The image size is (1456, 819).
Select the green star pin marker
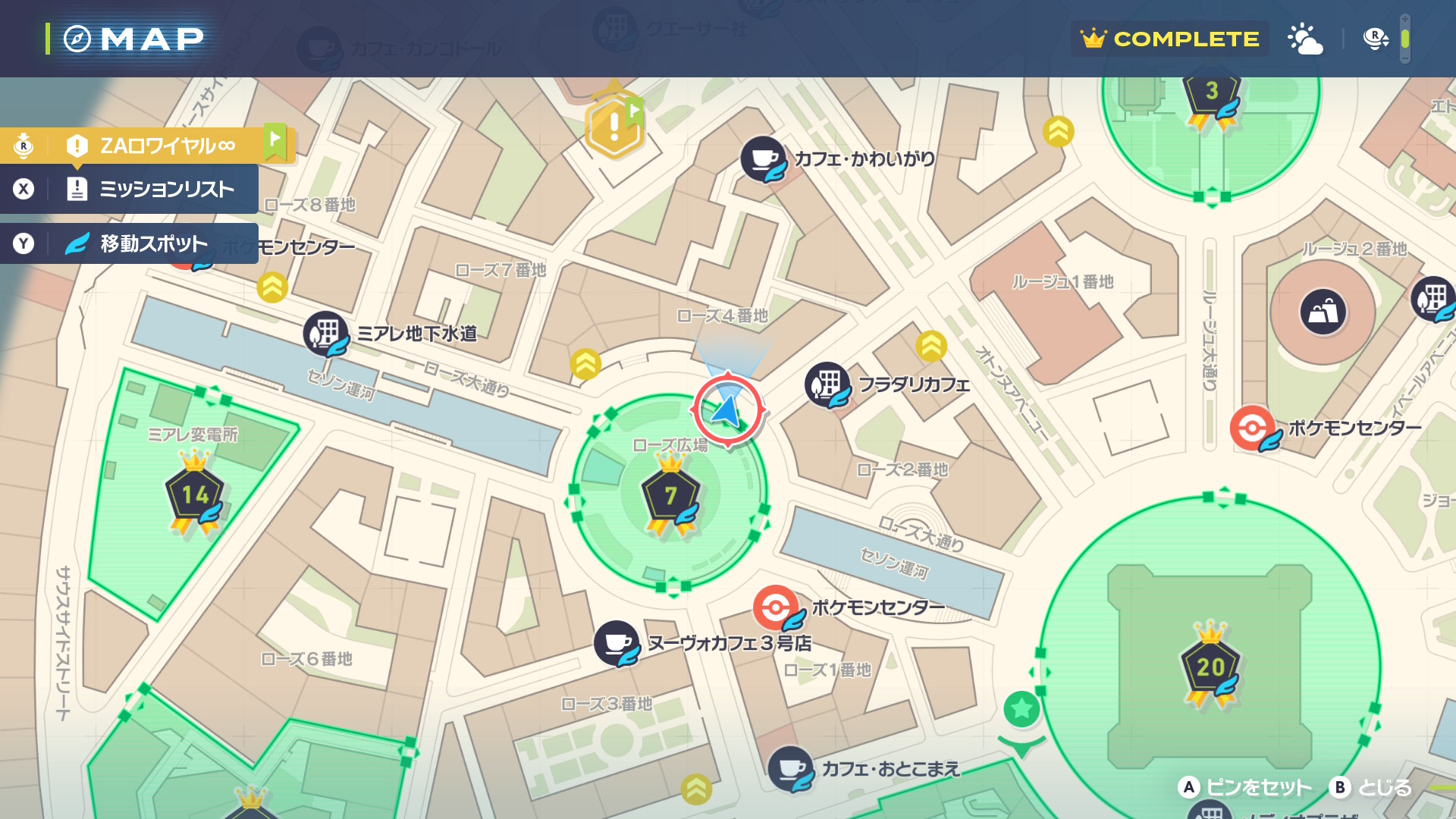(x=1021, y=709)
